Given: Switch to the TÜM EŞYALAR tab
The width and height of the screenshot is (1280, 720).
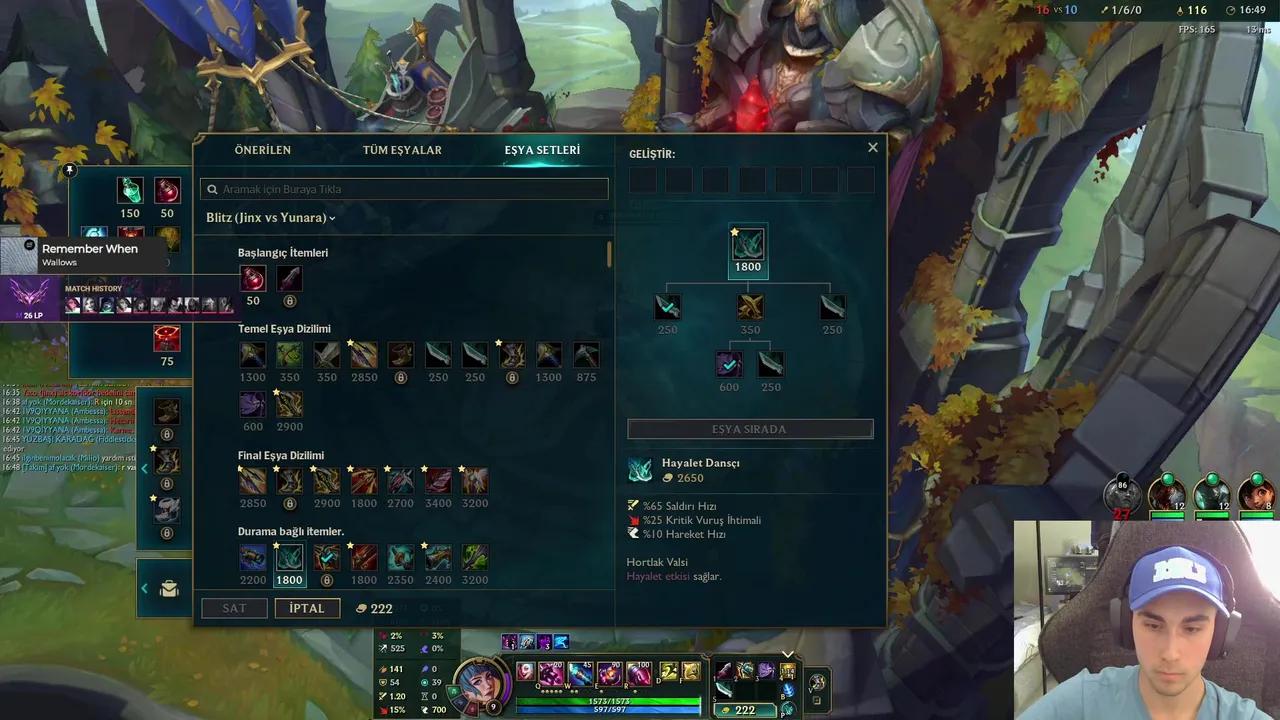Looking at the screenshot, I should [x=402, y=149].
